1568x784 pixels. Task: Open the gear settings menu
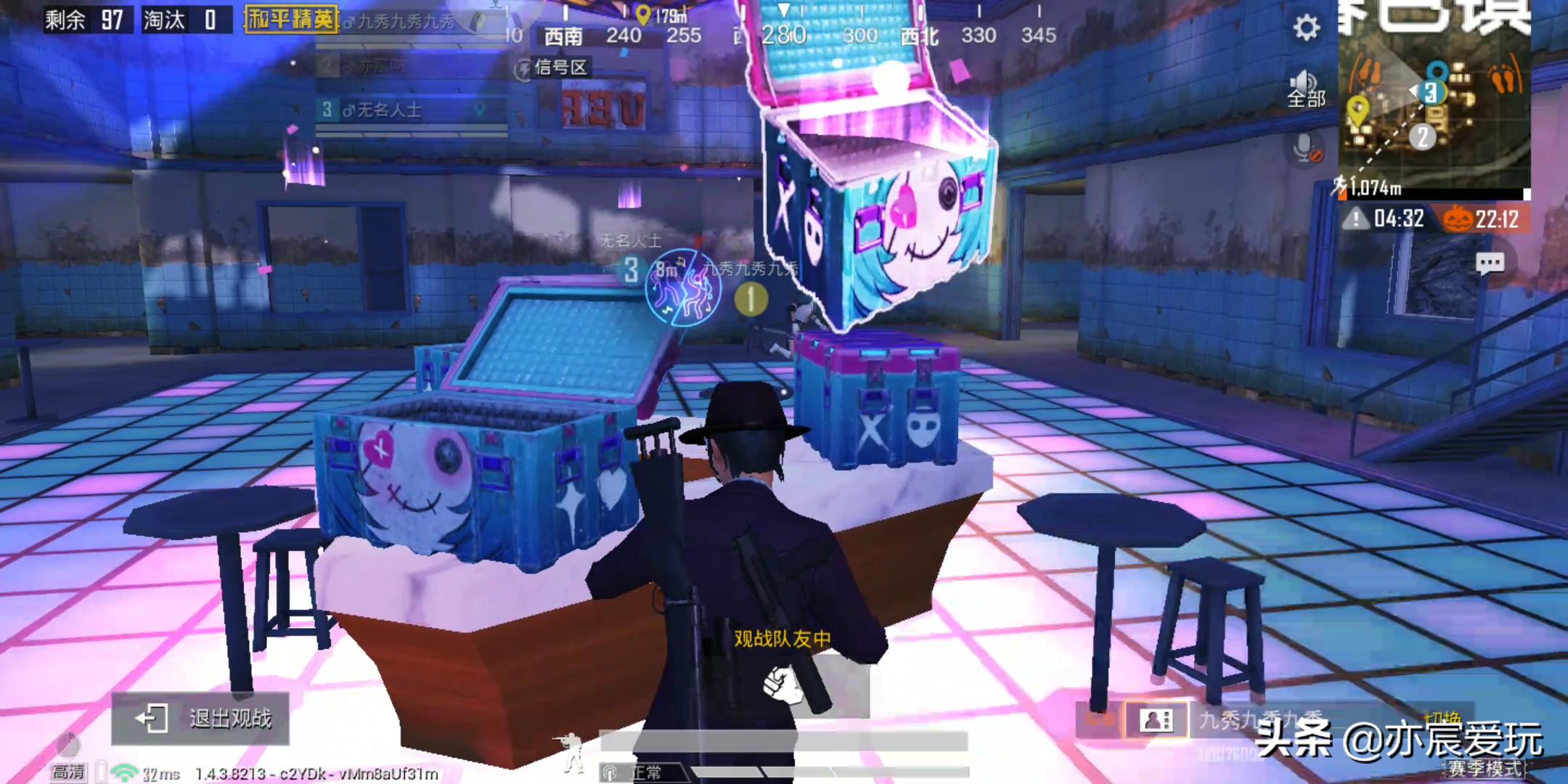[x=1306, y=28]
